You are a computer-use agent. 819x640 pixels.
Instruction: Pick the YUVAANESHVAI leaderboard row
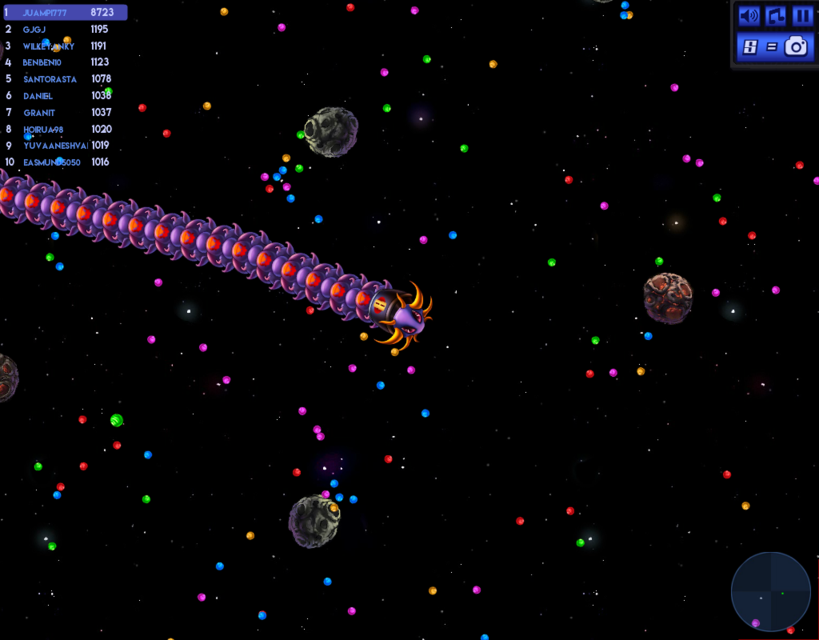tap(64, 145)
